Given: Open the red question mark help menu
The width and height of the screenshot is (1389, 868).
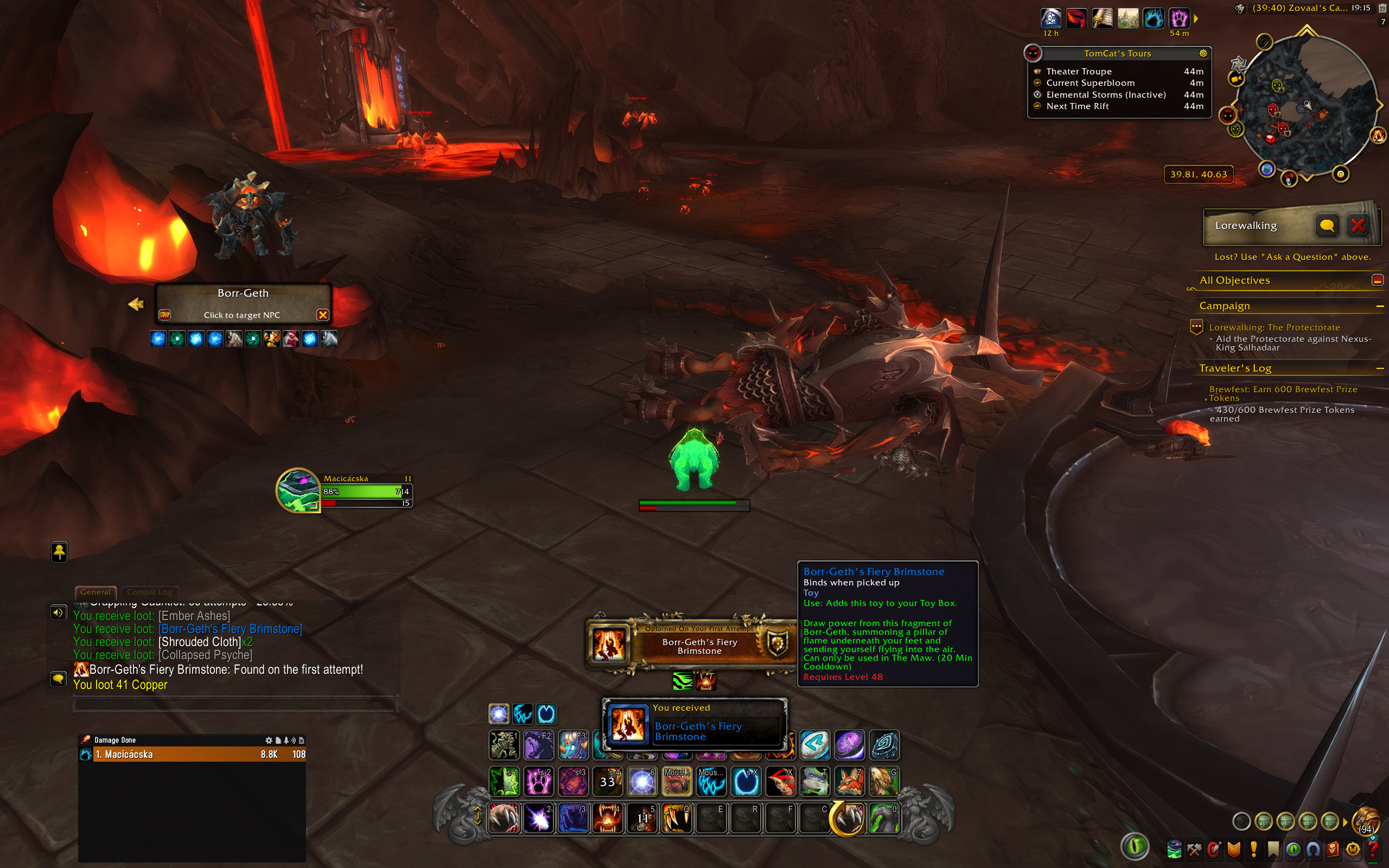Looking at the screenshot, I should point(1372,848).
